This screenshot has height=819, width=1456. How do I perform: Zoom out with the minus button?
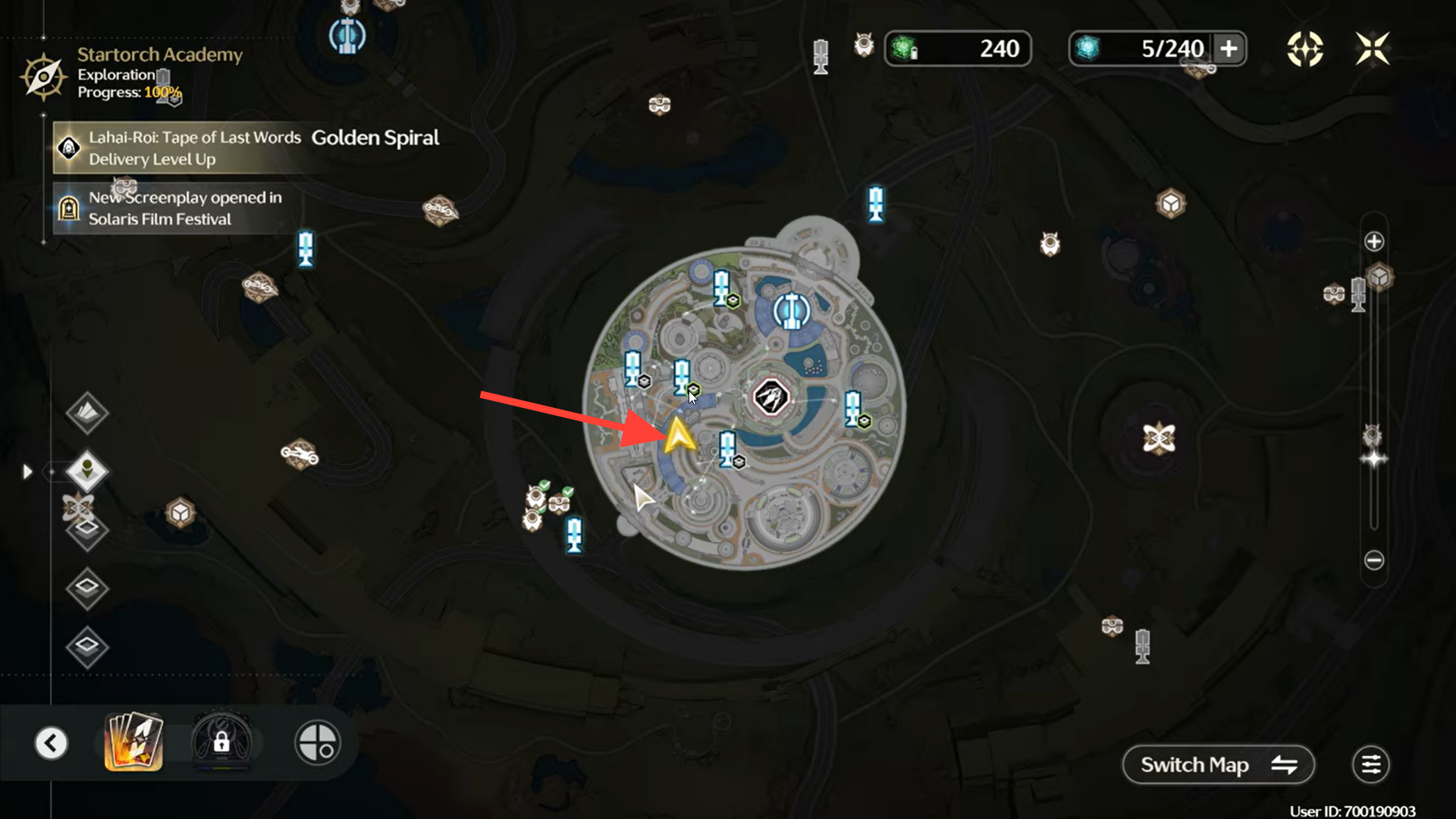[1374, 560]
